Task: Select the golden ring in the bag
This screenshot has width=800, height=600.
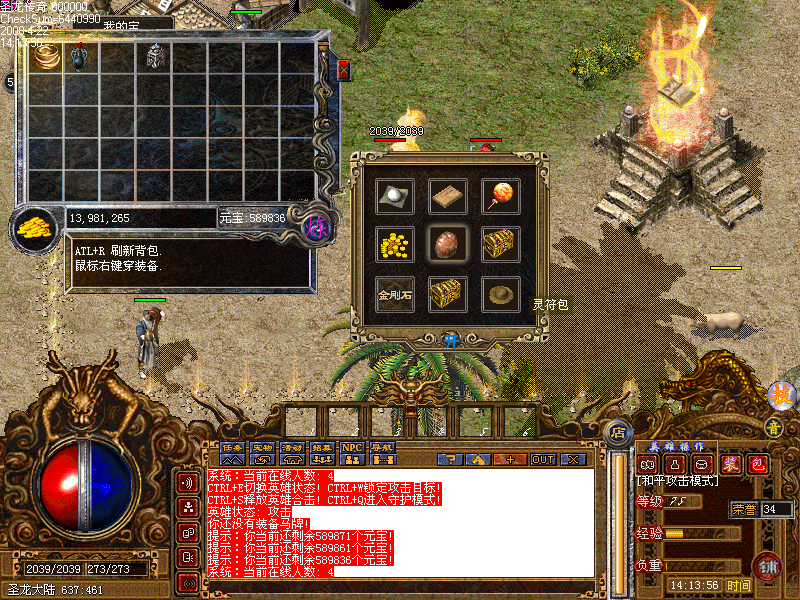Action: [46, 56]
